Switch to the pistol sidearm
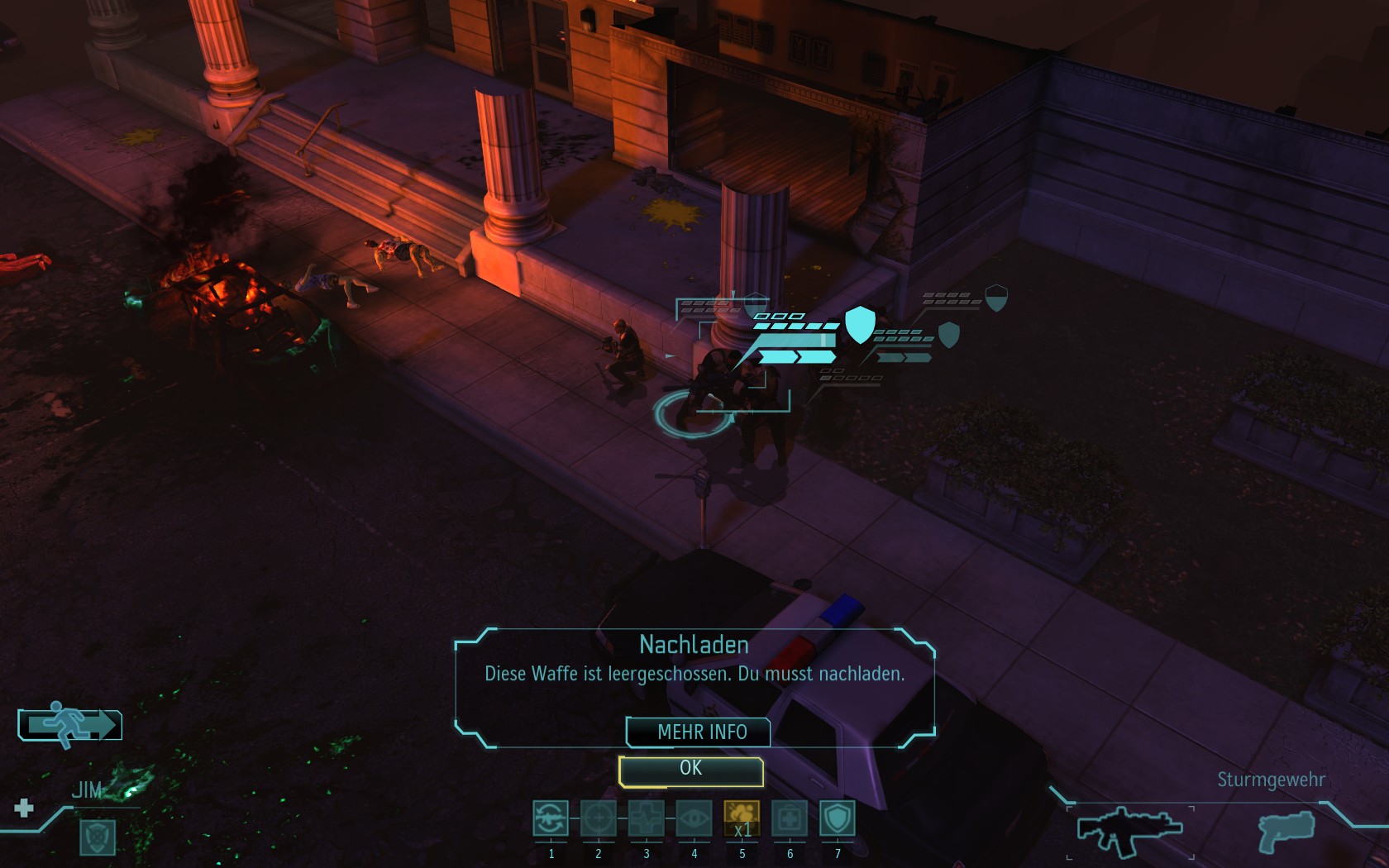The width and height of the screenshot is (1389, 868). pyautogui.click(x=1286, y=829)
